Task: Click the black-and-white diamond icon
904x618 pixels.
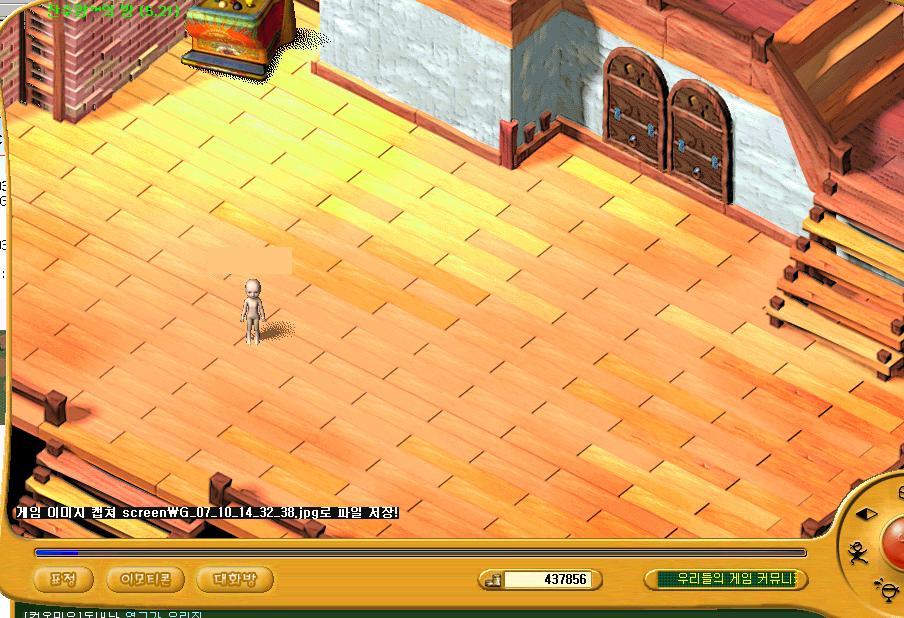Action: coord(866,514)
